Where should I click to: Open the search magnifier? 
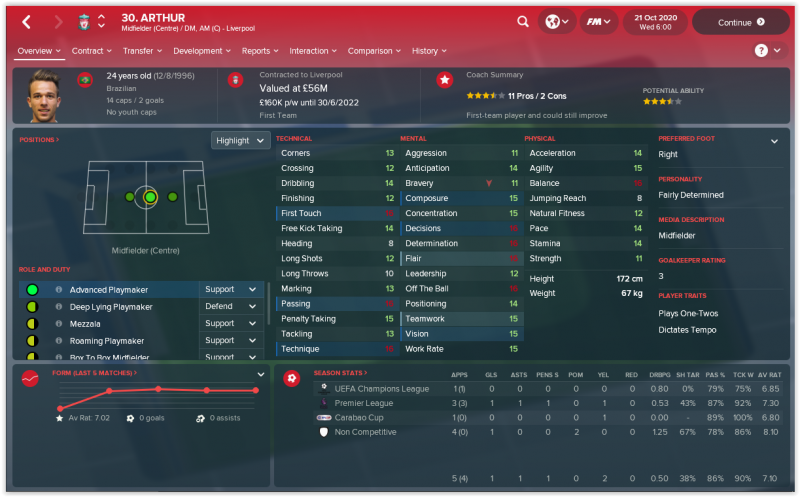pyautogui.click(x=523, y=21)
